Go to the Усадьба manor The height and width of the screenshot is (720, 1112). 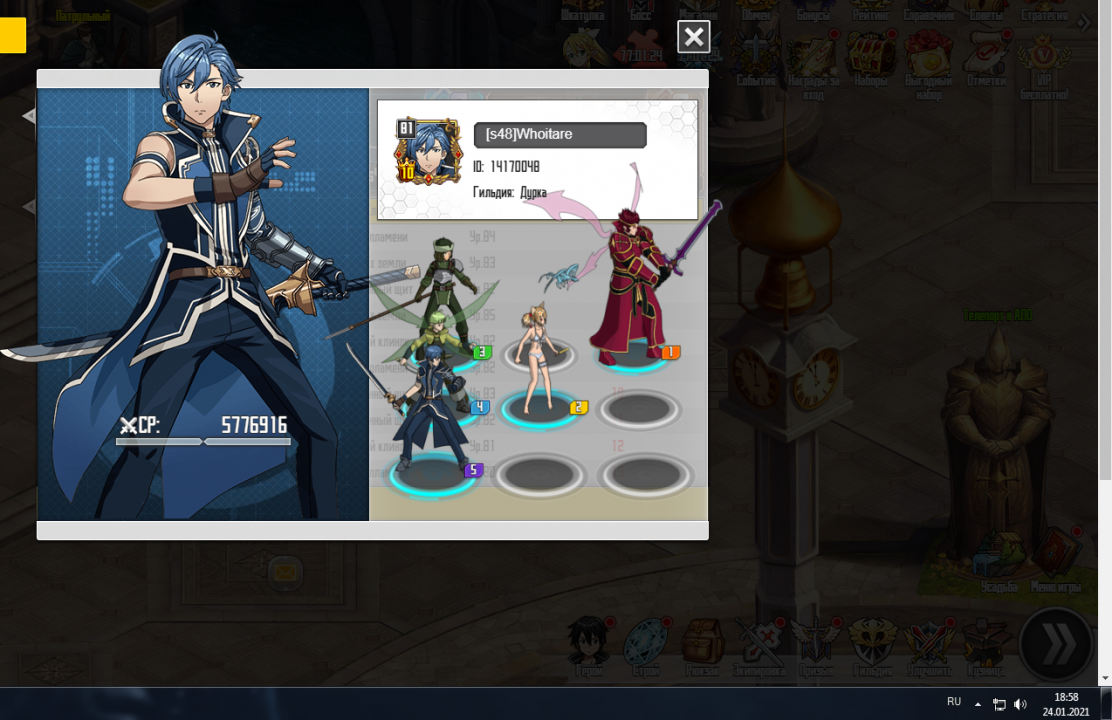point(998,560)
